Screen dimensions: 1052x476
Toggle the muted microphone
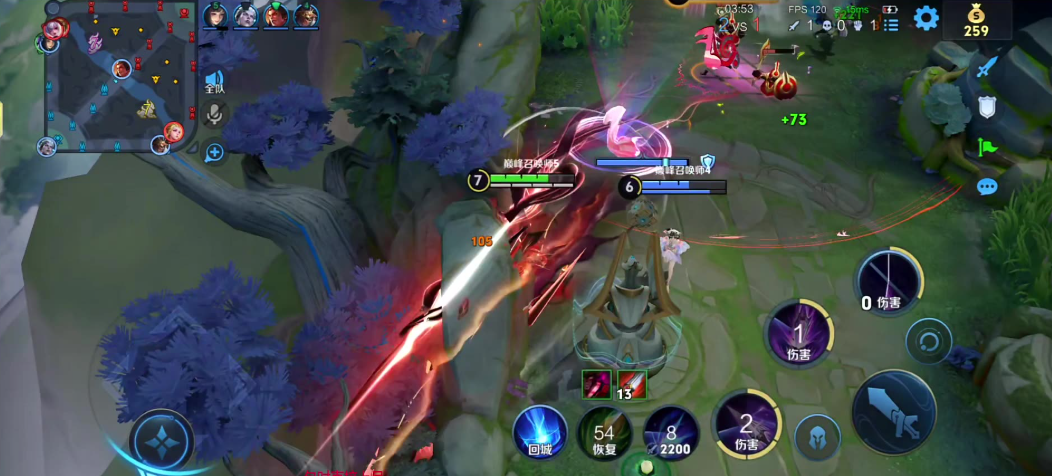(x=214, y=115)
